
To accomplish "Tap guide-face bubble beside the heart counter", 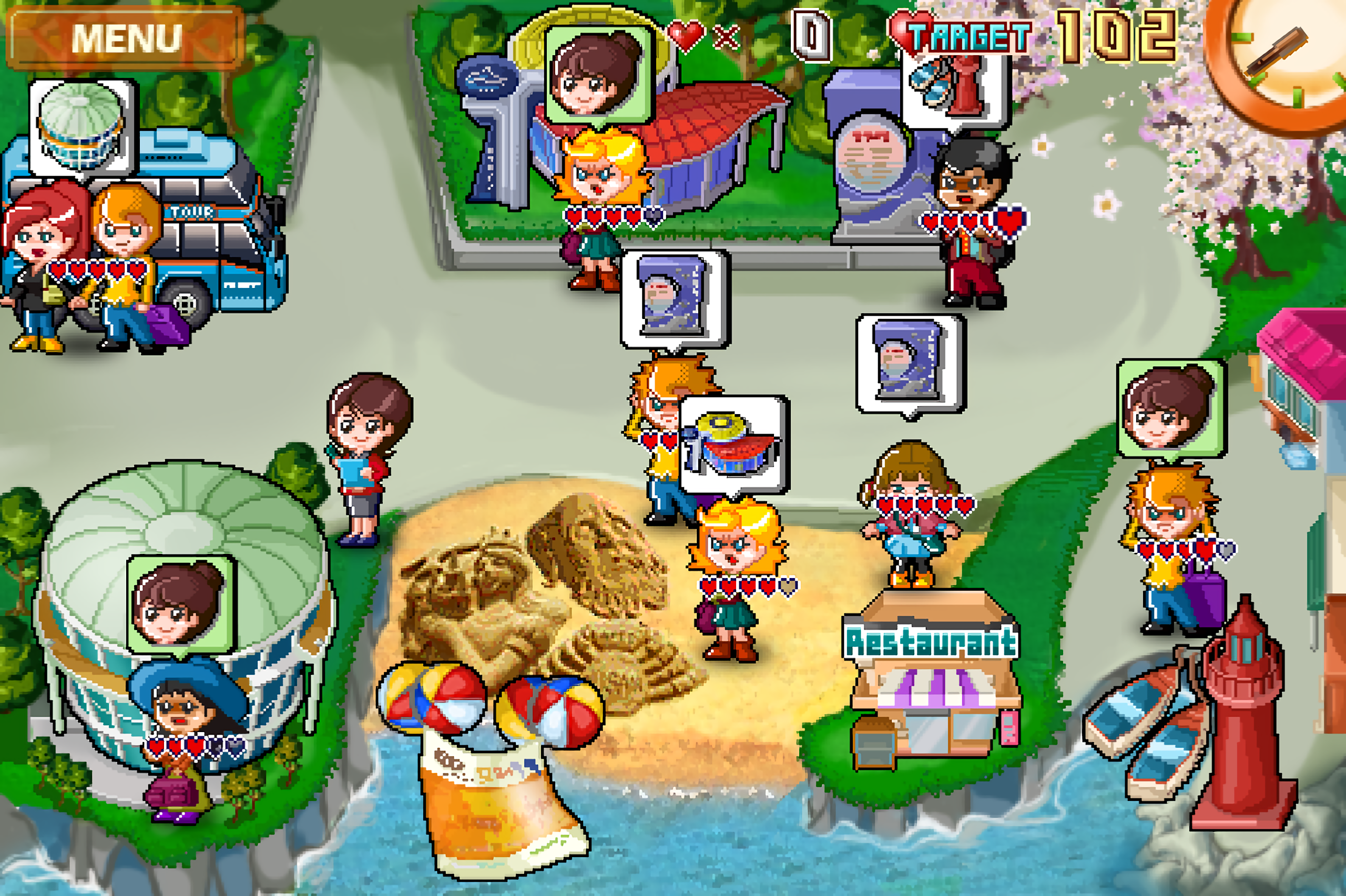I will coord(598,73).
